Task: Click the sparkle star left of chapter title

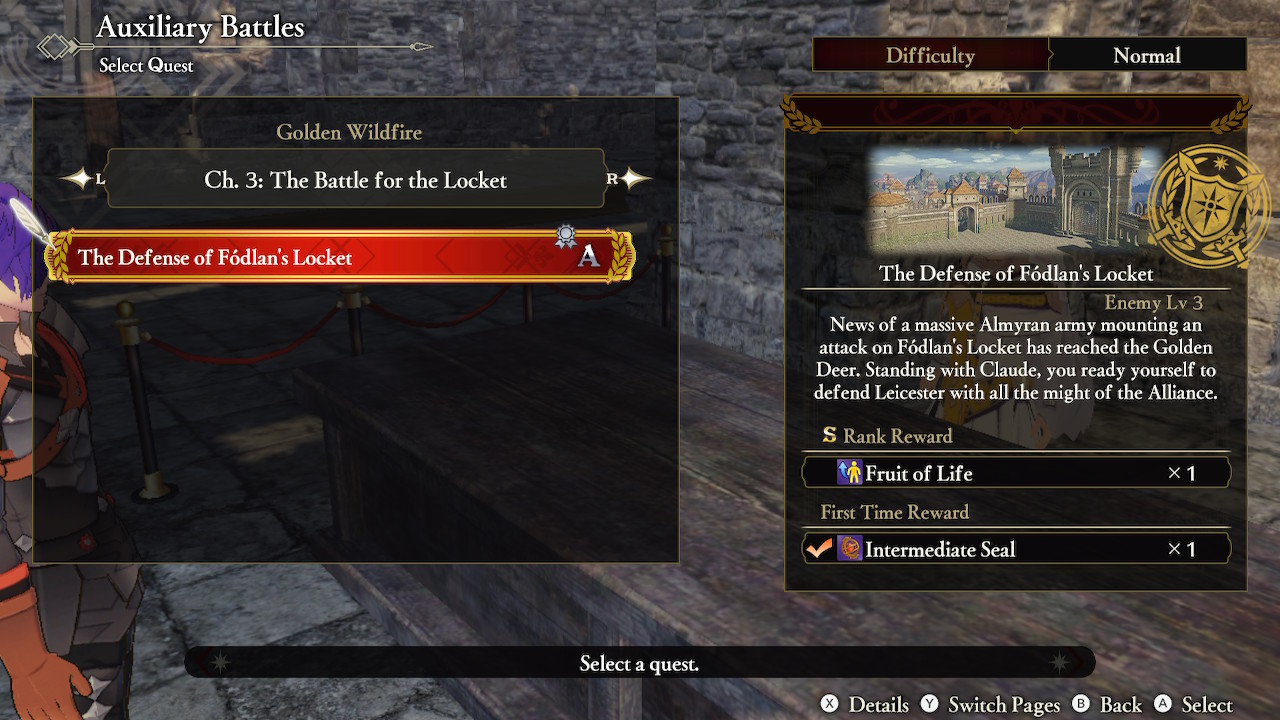Action: point(77,179)
